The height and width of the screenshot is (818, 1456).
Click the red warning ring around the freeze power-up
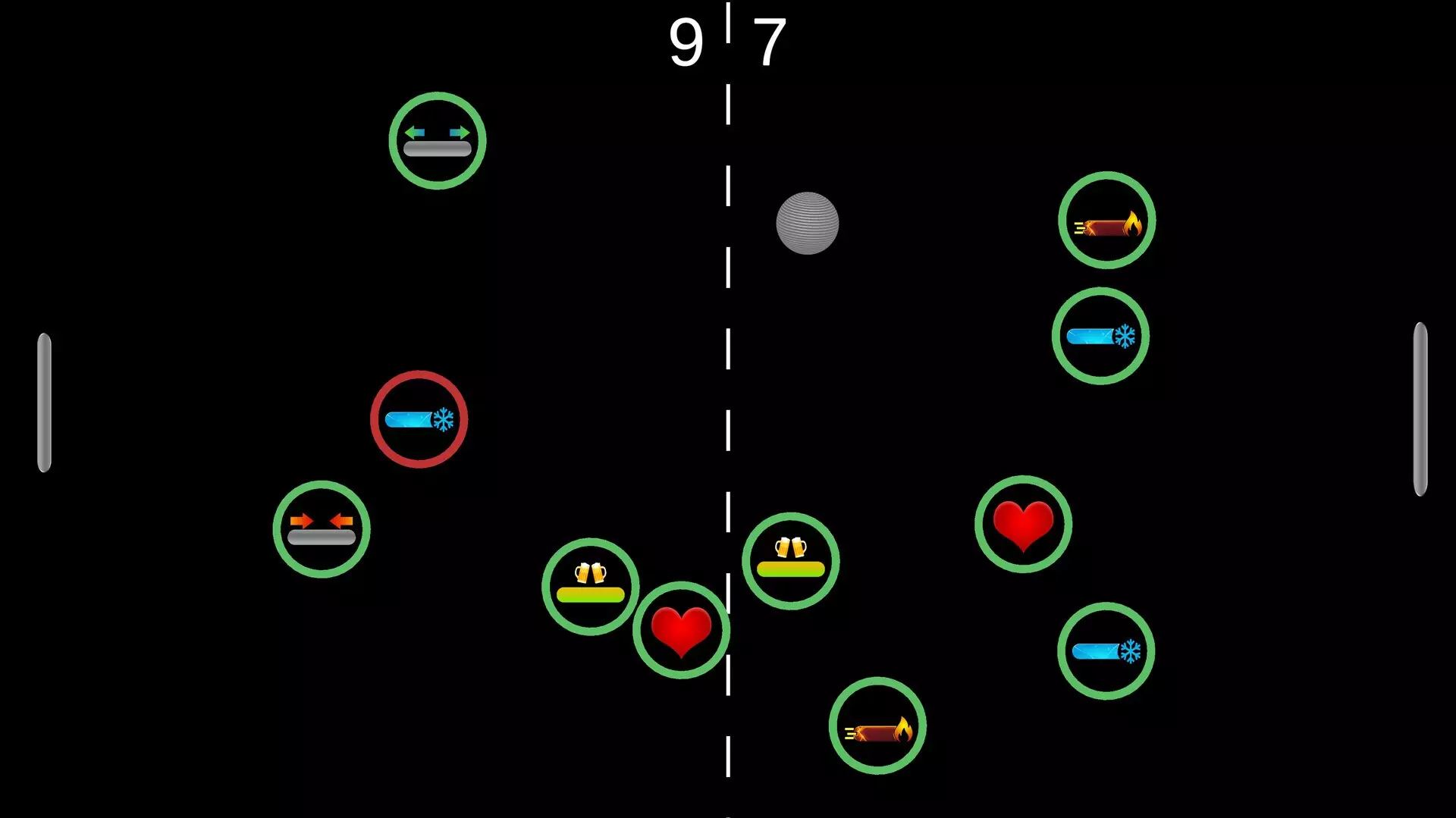coord(419,375)
